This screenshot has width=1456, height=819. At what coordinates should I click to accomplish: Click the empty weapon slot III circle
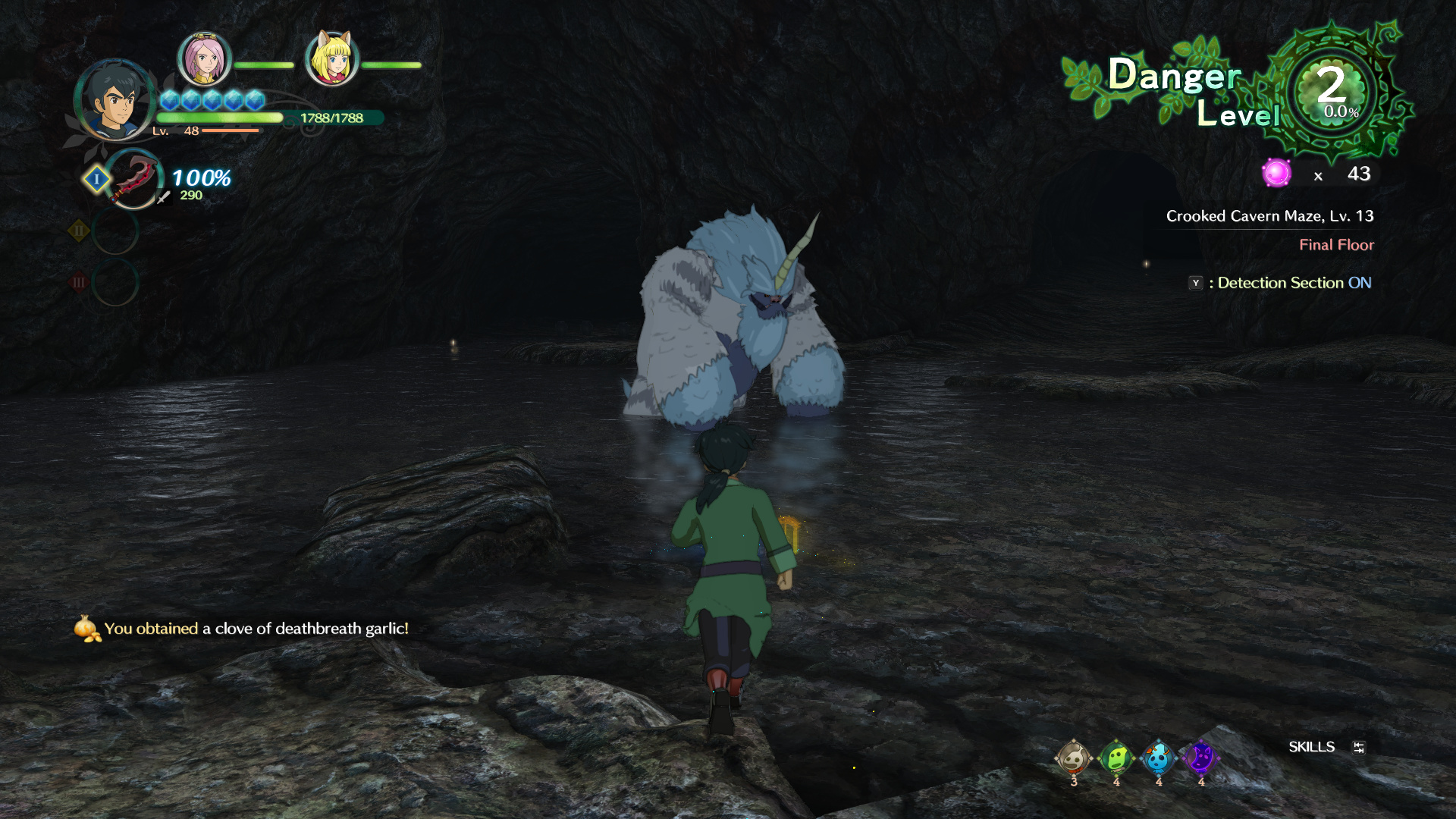pyautogui.click(x=115, y=282)
